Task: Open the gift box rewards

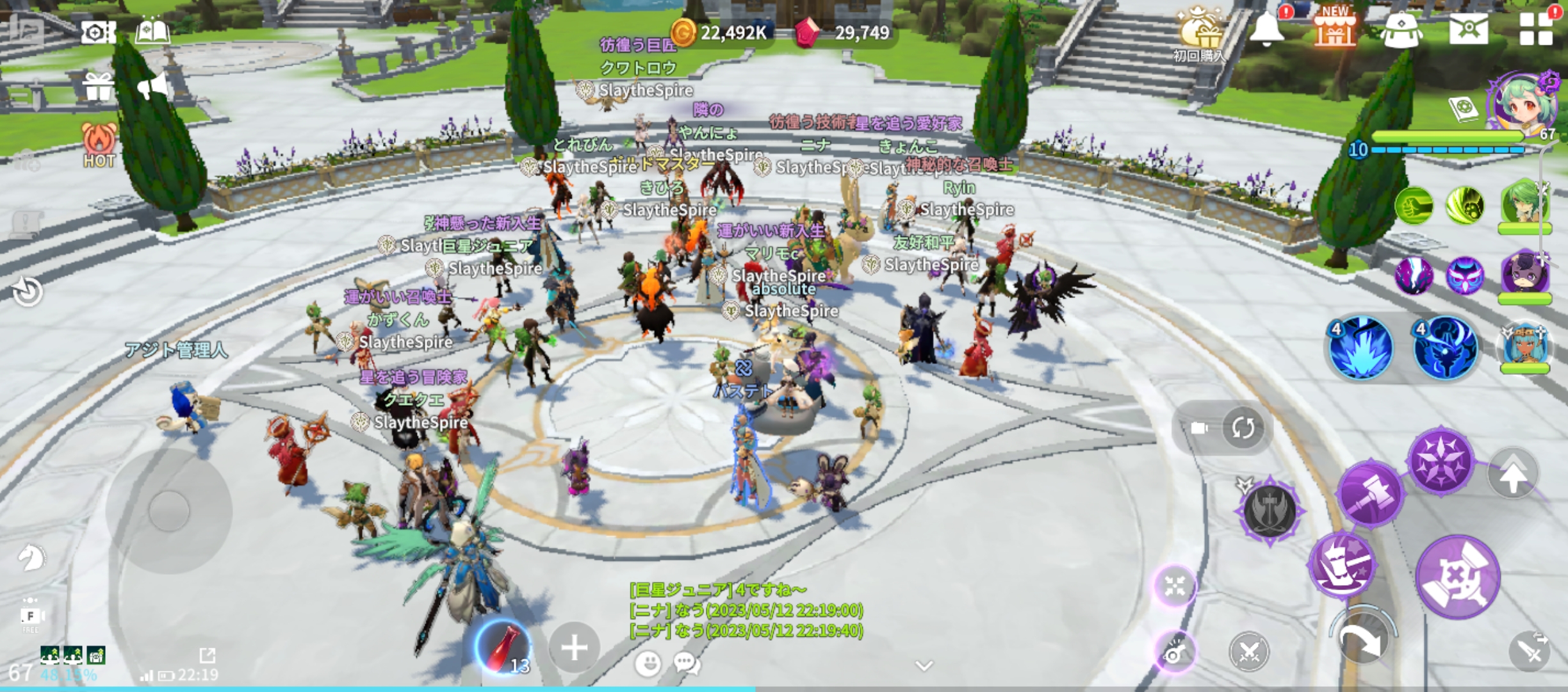Action: click(x=98, y=87)
